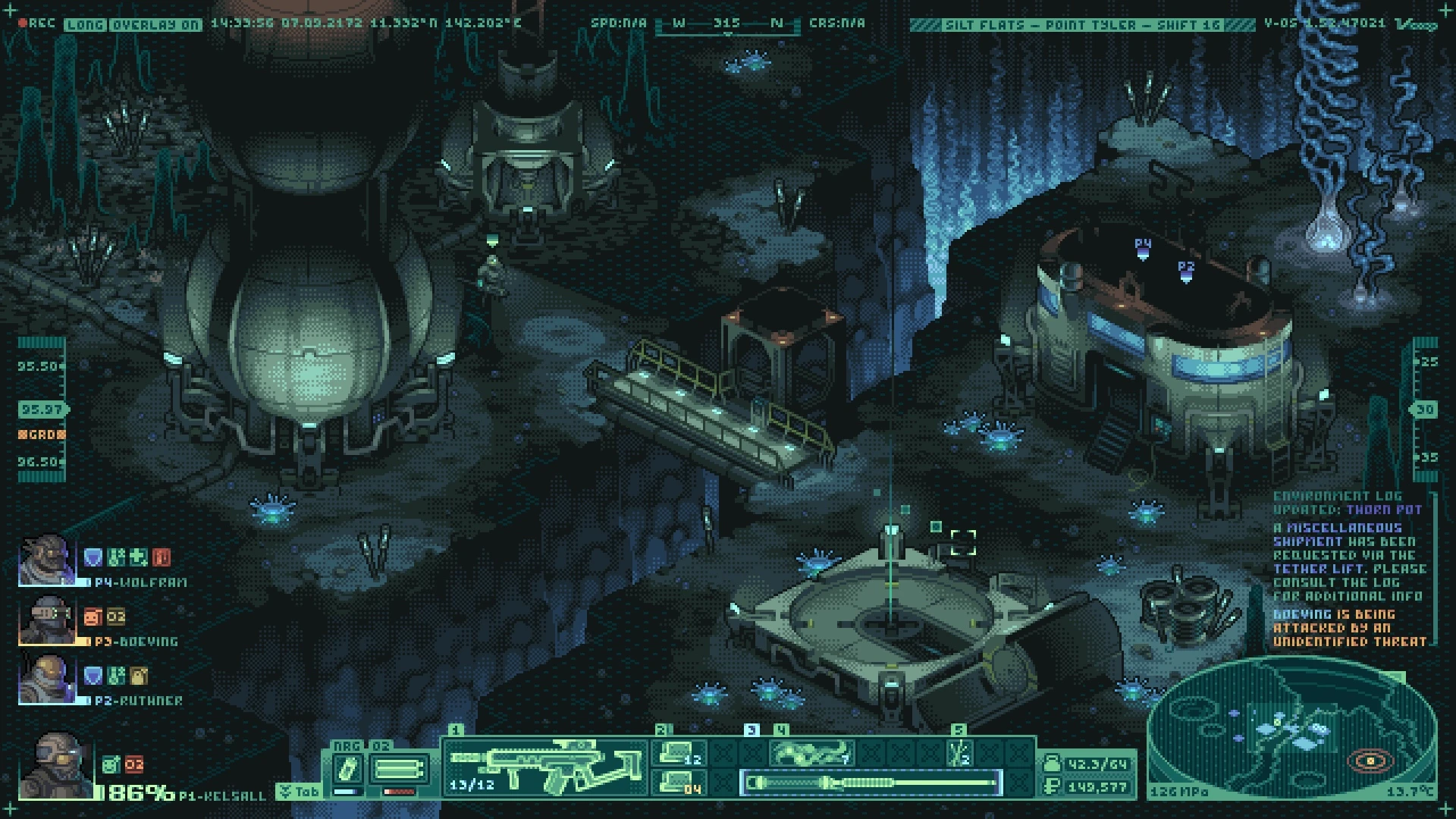This screenshot has width=1456, height=819.
Task: Click Kelsall's red O2 warning icon
Action: coord(134,764)
